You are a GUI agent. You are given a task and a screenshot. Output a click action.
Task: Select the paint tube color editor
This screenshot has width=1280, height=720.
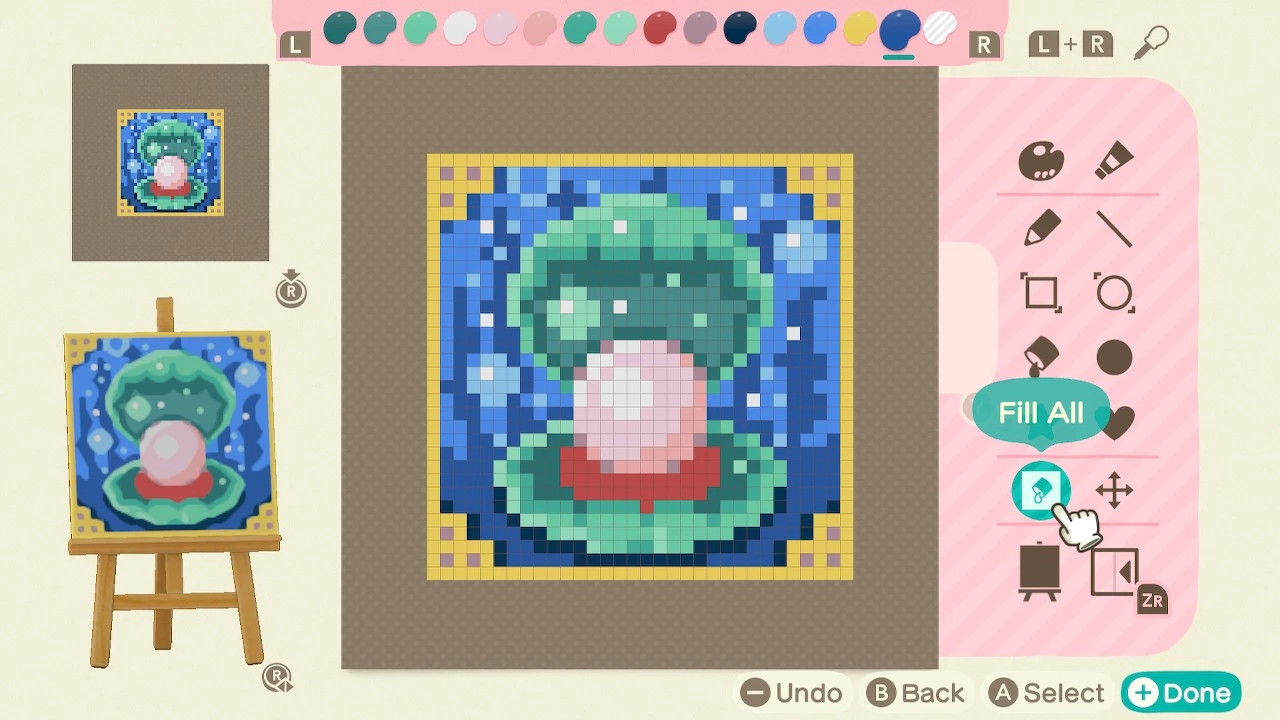(1113, 158)
